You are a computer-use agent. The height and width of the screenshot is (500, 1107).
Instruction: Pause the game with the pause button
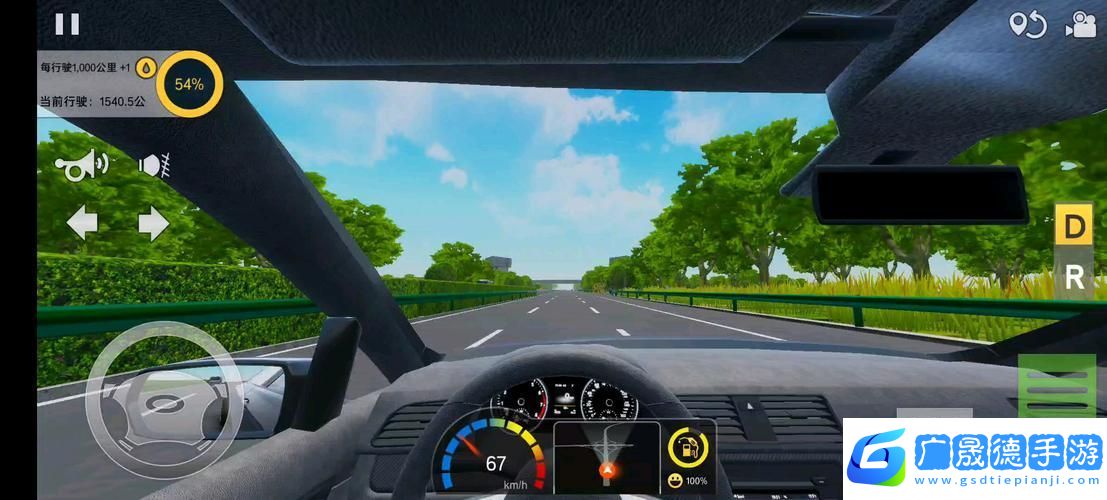[67, 24]
